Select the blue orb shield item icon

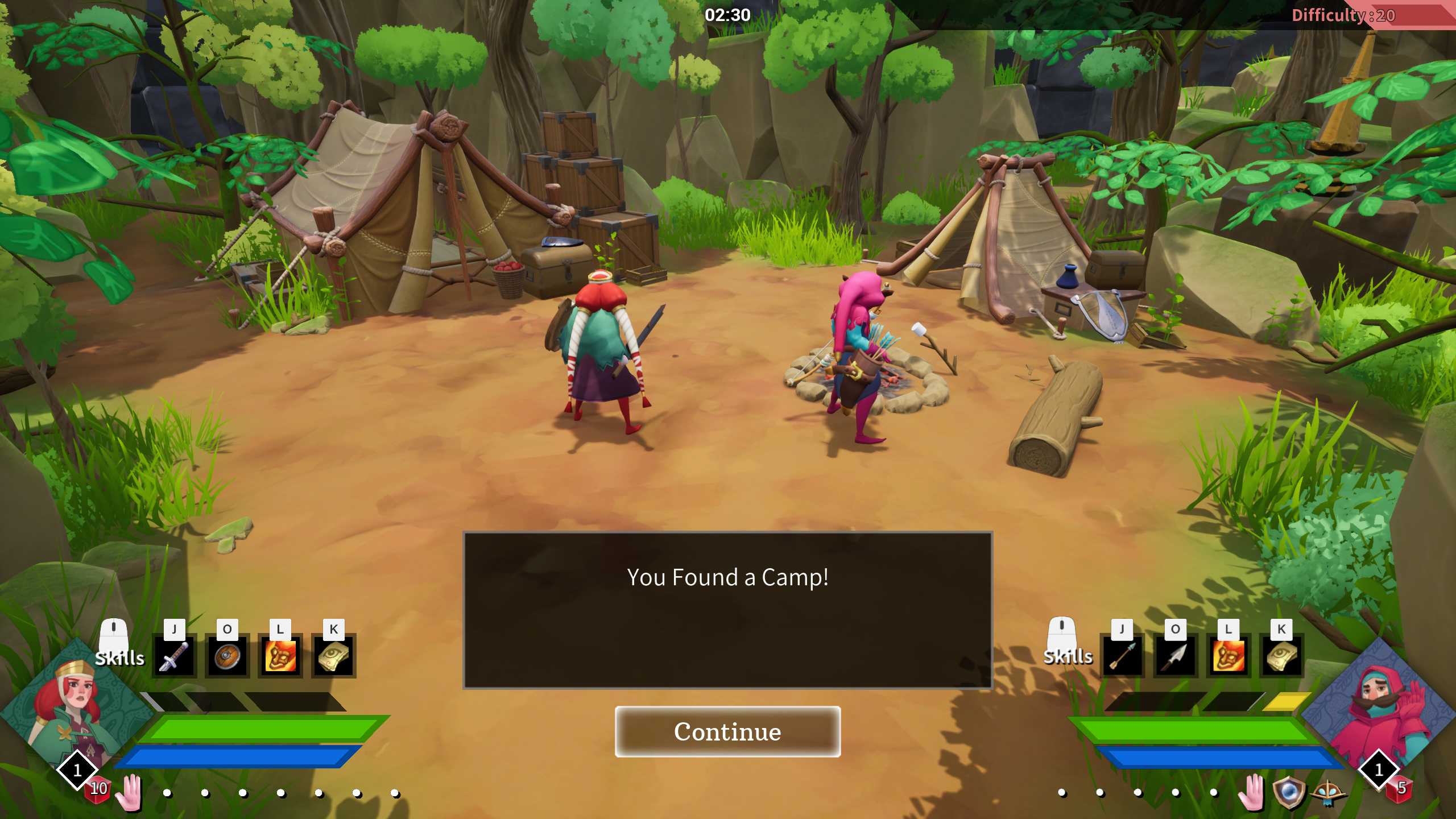click(x=1288, y=792)
